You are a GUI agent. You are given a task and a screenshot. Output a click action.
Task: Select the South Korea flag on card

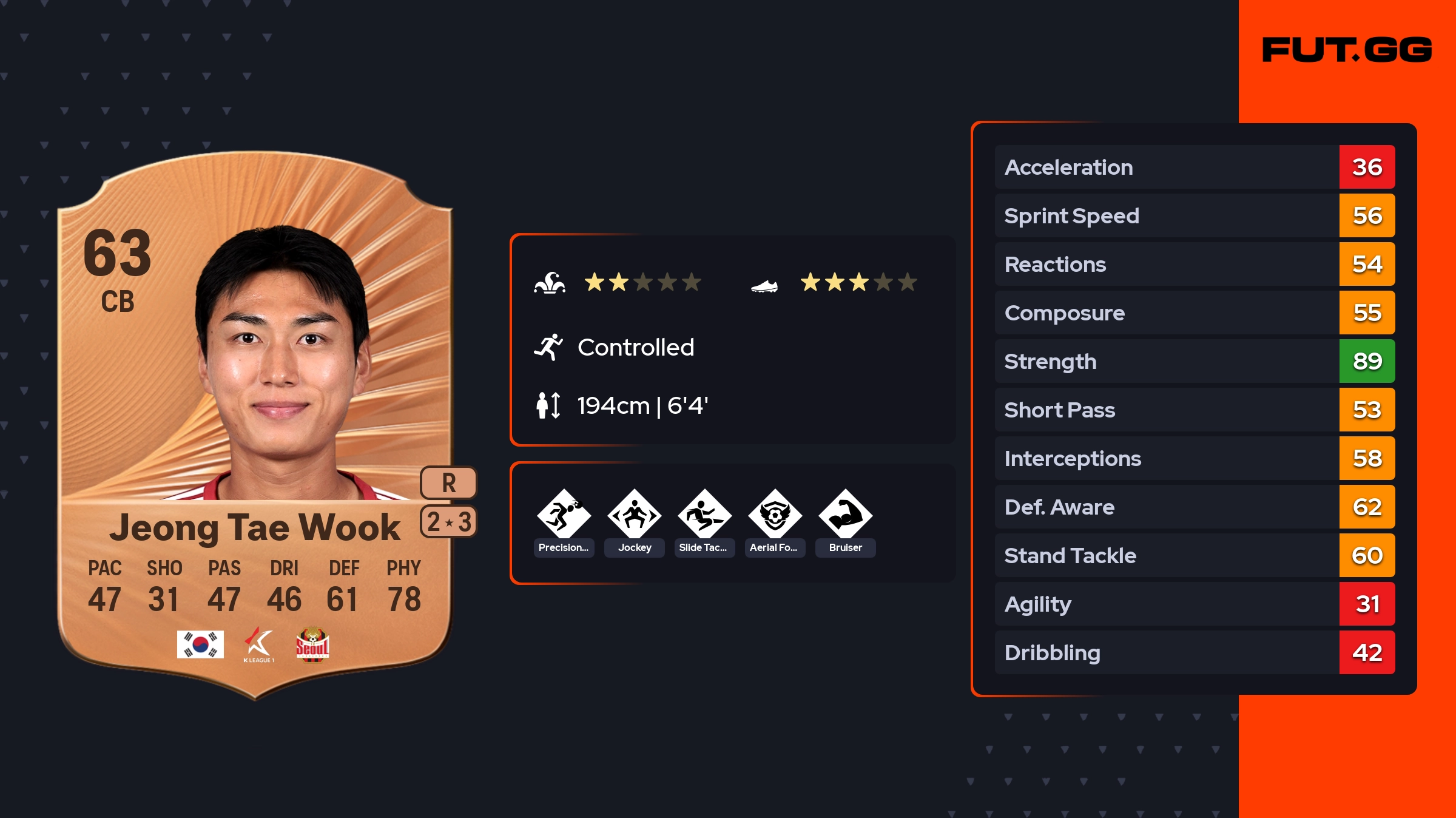click(200, 644)
